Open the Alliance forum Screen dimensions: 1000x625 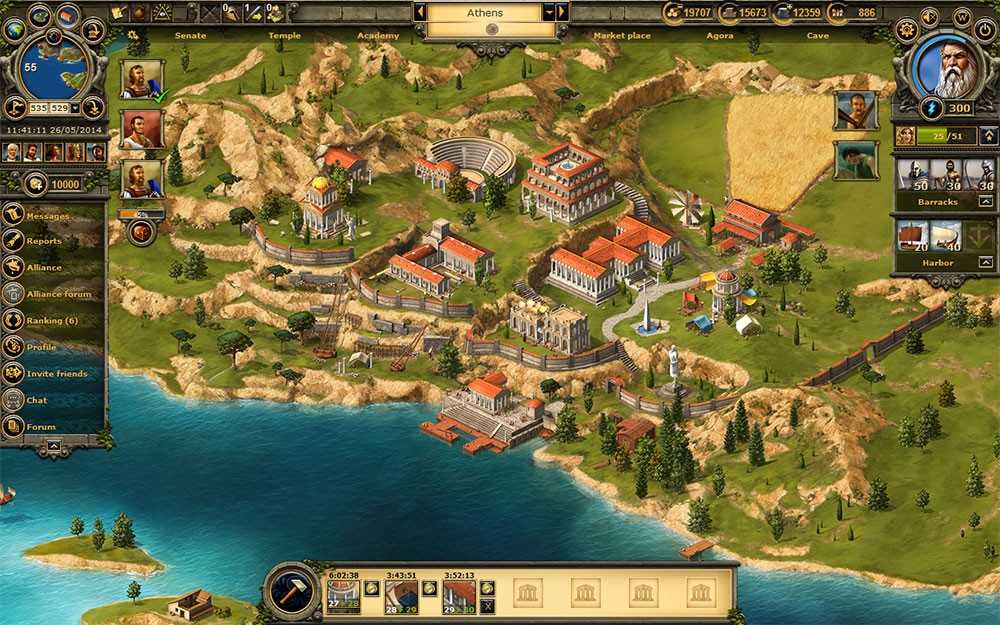[57, 294]
